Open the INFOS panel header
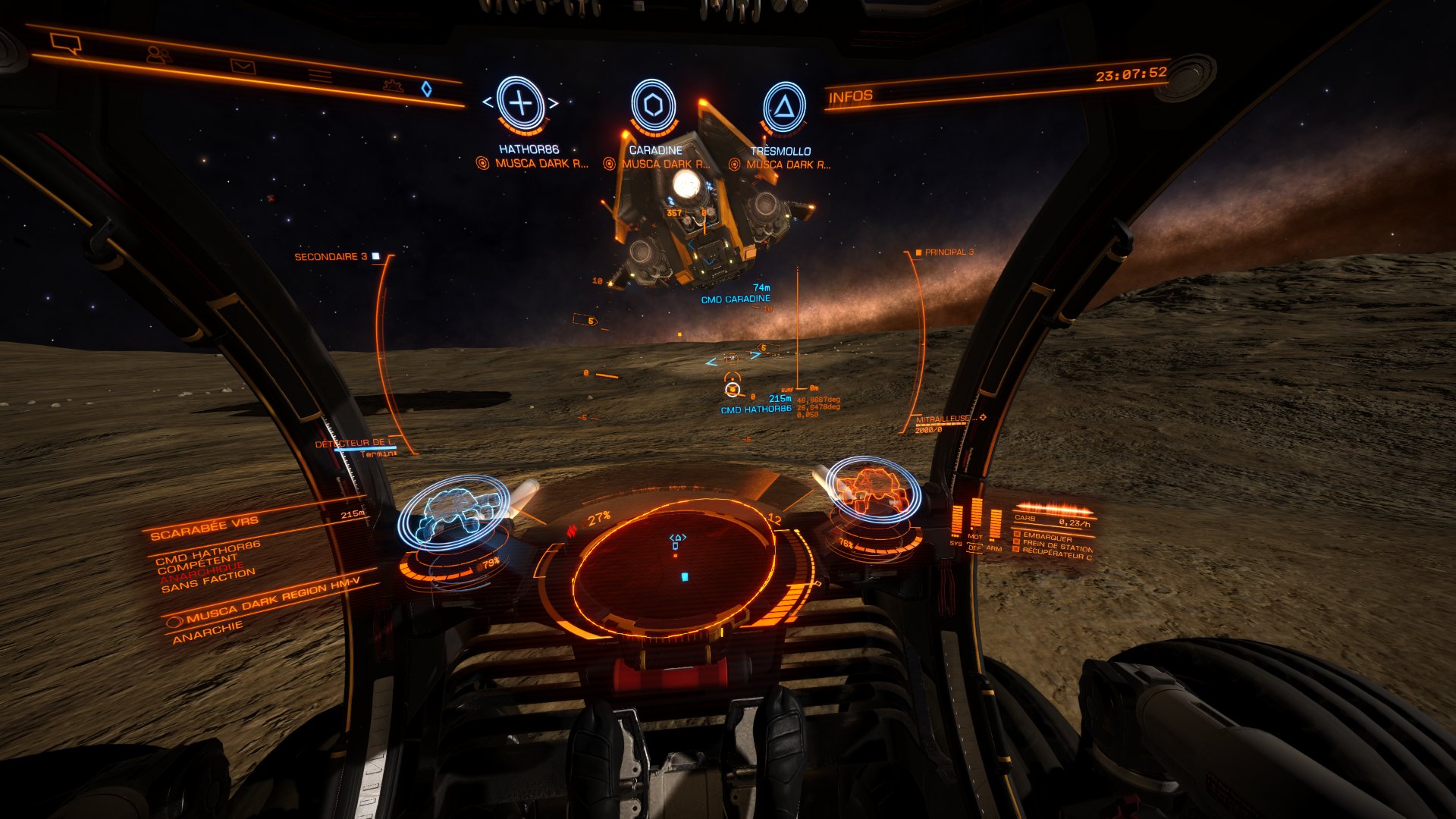The image size is (1456, 819). pos(851,96)
